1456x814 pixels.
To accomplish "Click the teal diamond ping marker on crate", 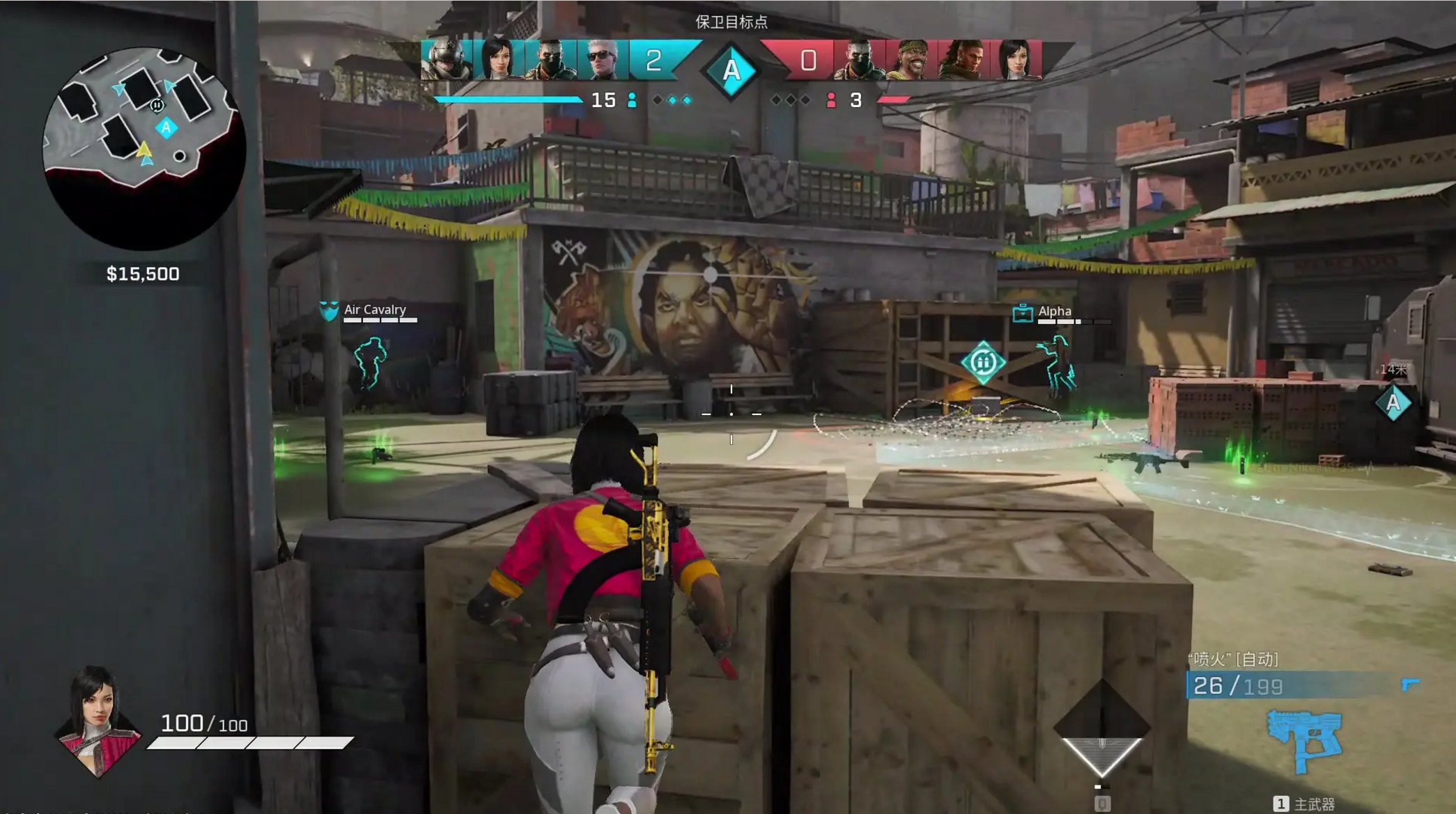I will pos(982,362).
